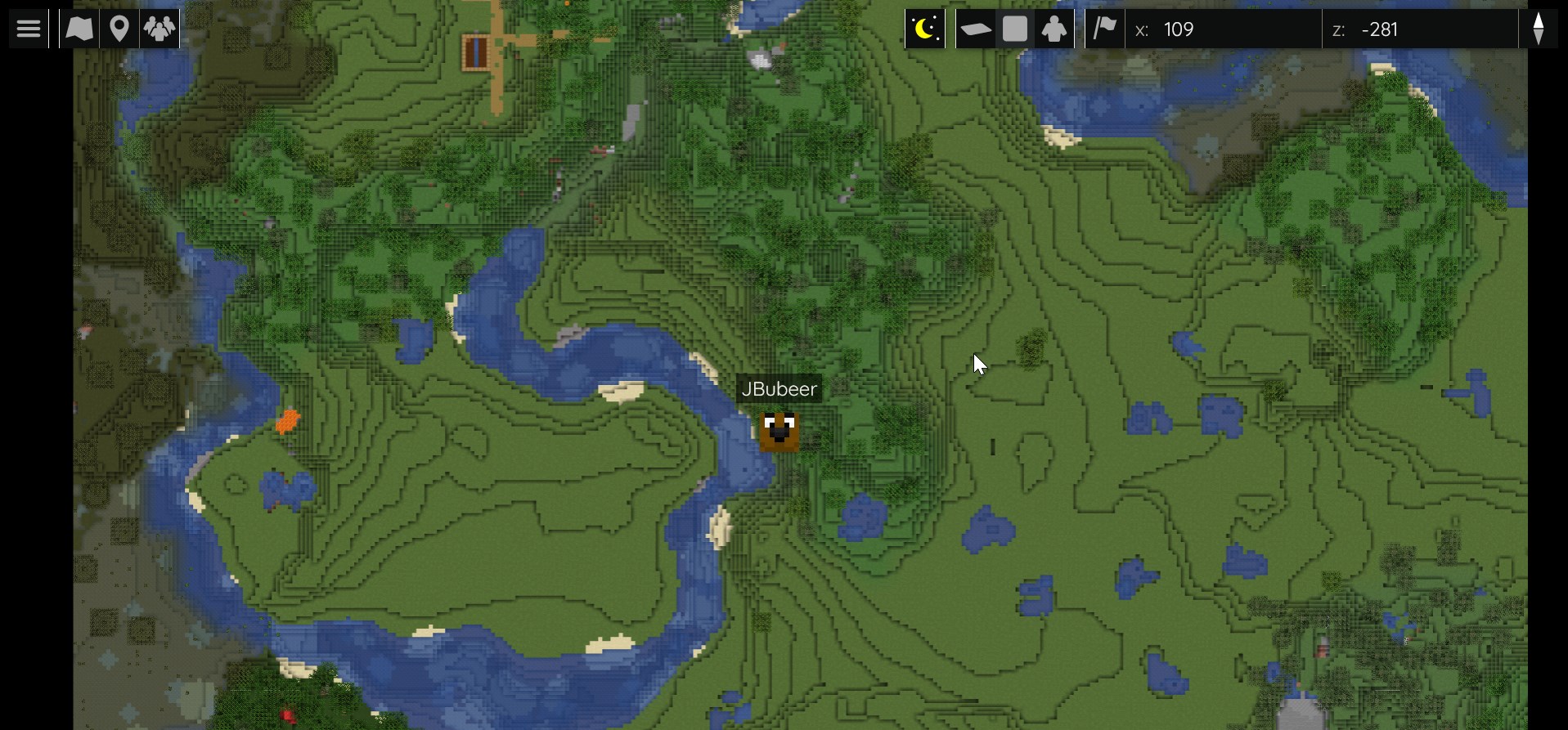Select the JBubeer player marker on map
1568x730 pixels.
pyautogui.click(x=779, y=431)
